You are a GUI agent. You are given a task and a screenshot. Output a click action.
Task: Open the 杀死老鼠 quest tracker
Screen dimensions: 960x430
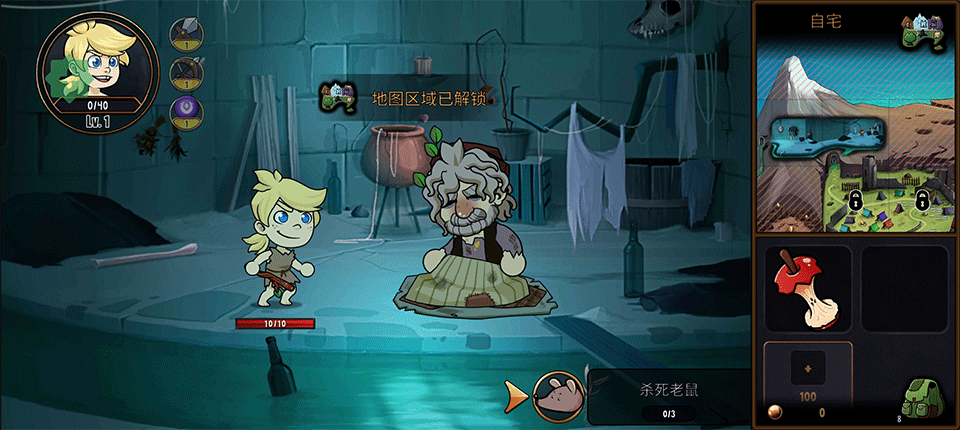pos(667,396)
